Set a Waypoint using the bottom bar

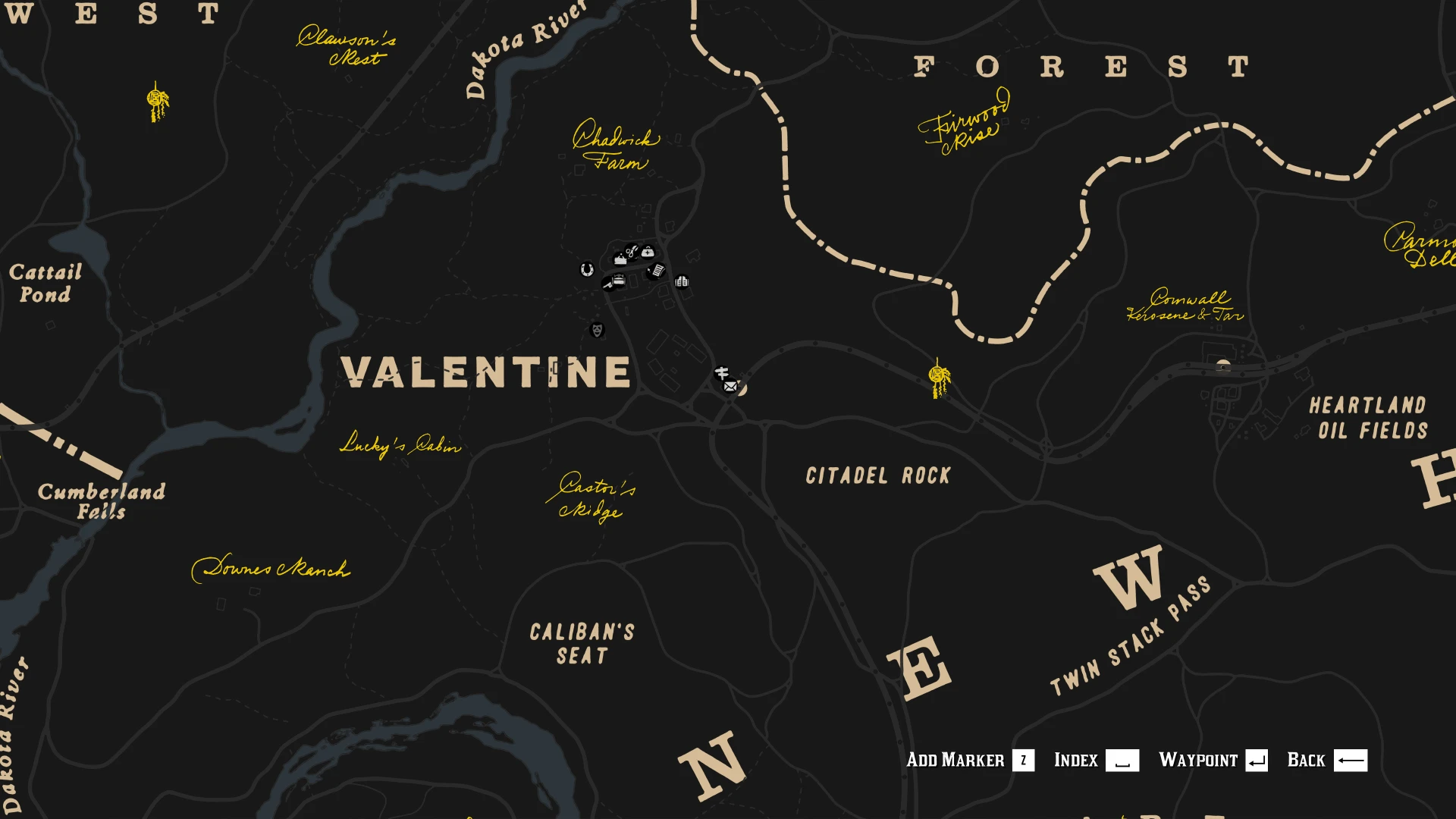[x=1199, y=761]
